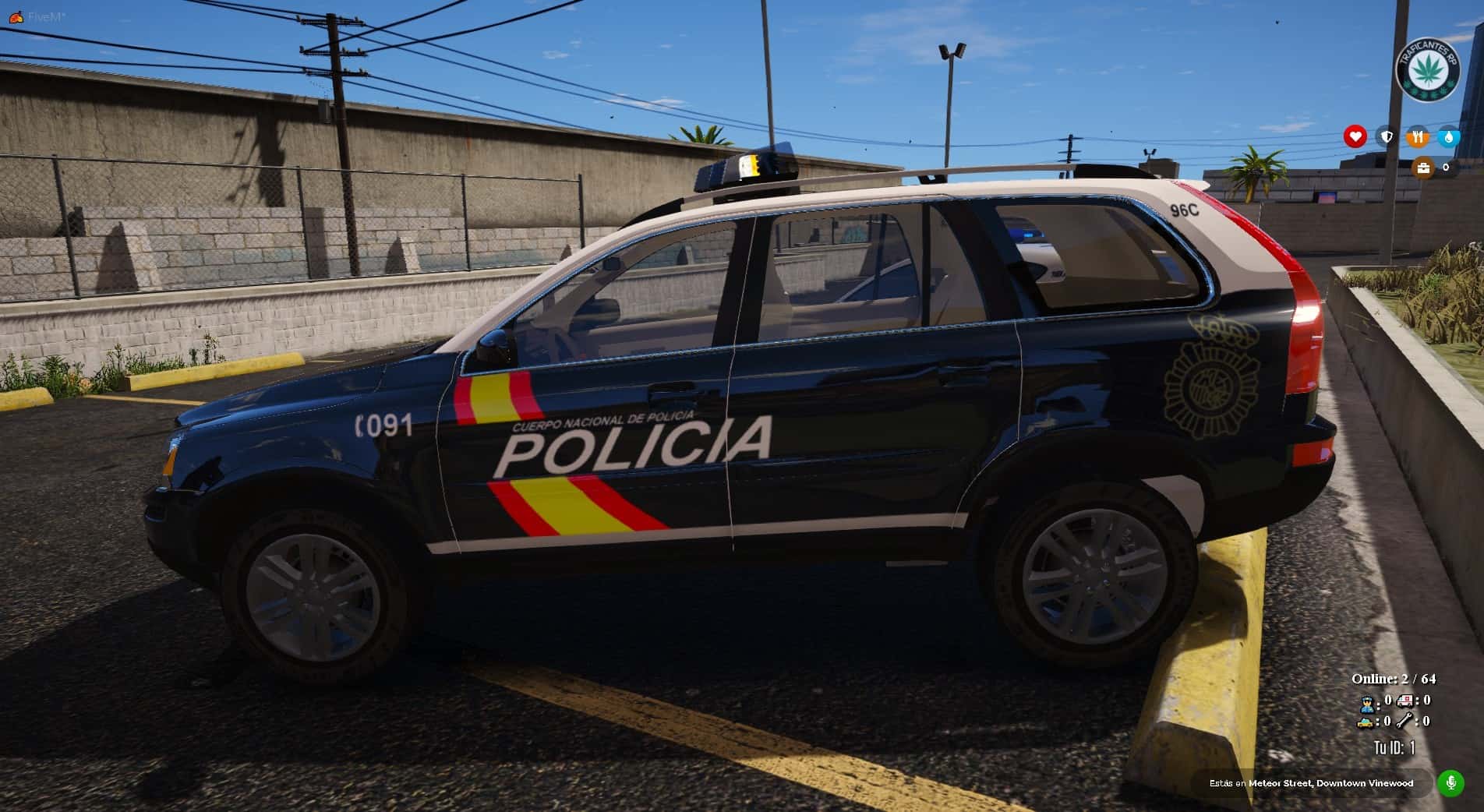Select the orange fork-and-knife hunger icon
The image size is (1484, 812).
click(1418, 137)
